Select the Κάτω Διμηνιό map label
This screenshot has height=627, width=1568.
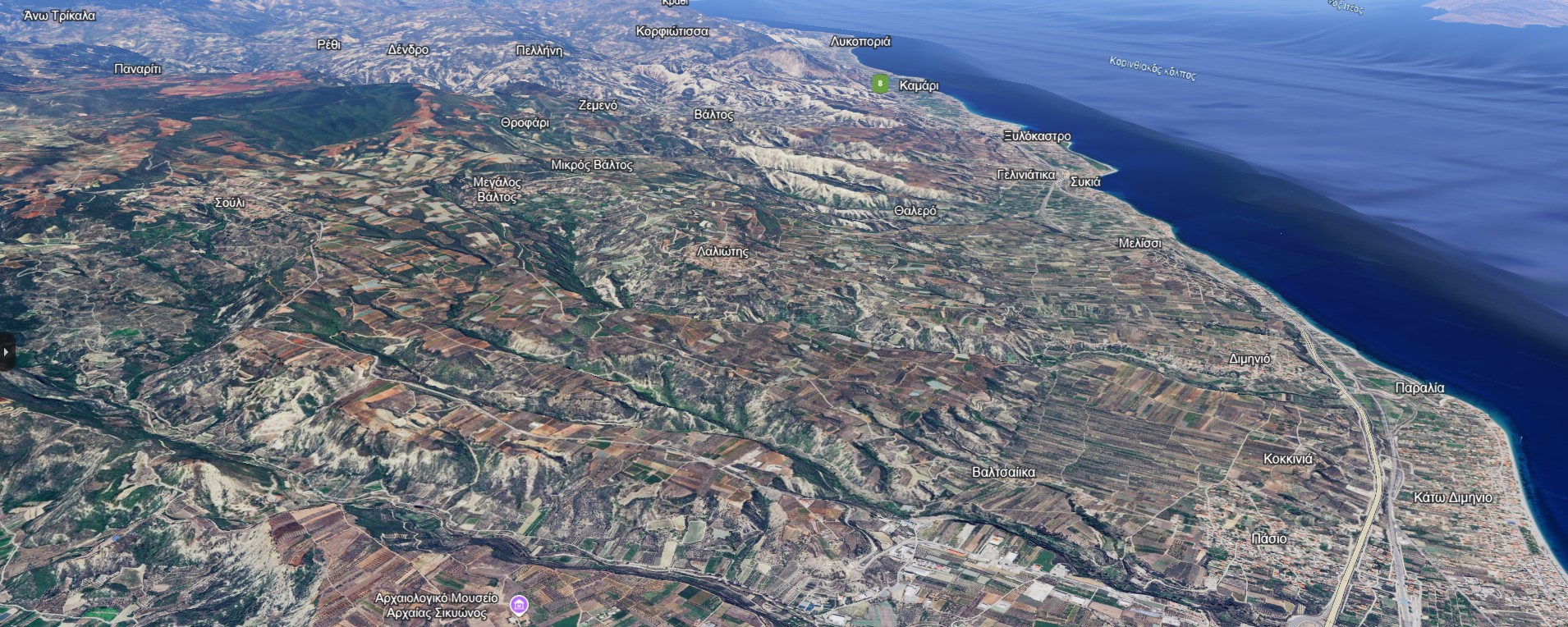pyautogui.click(x=1452, y=498)
